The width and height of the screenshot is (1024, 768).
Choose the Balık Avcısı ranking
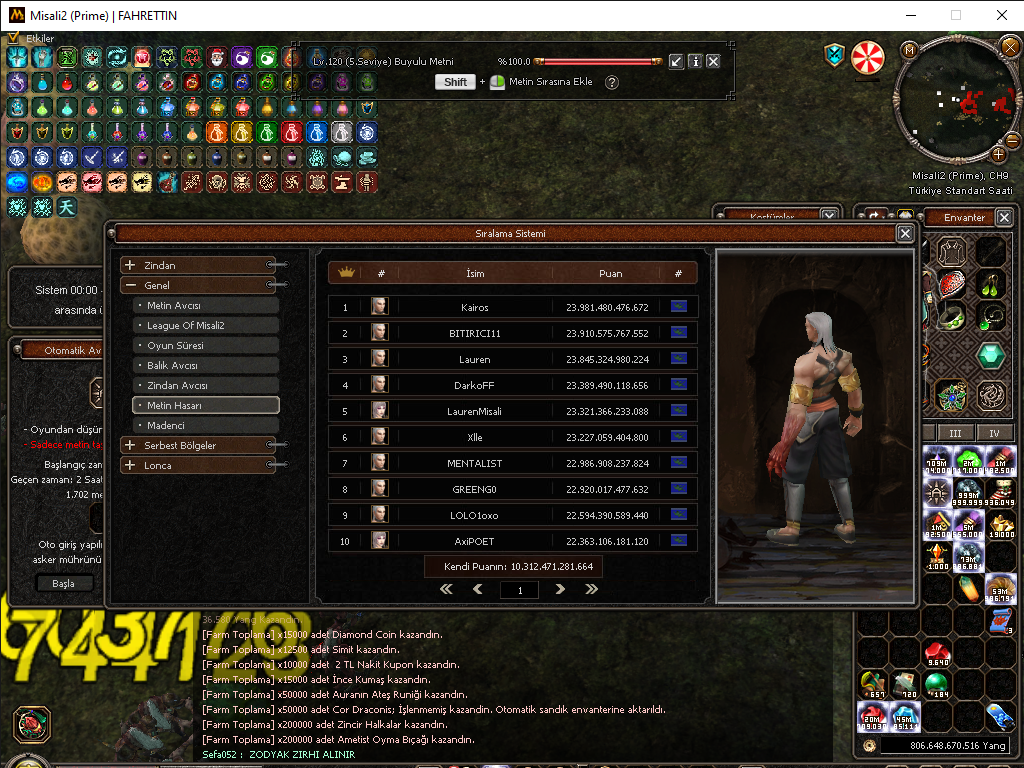205,365
